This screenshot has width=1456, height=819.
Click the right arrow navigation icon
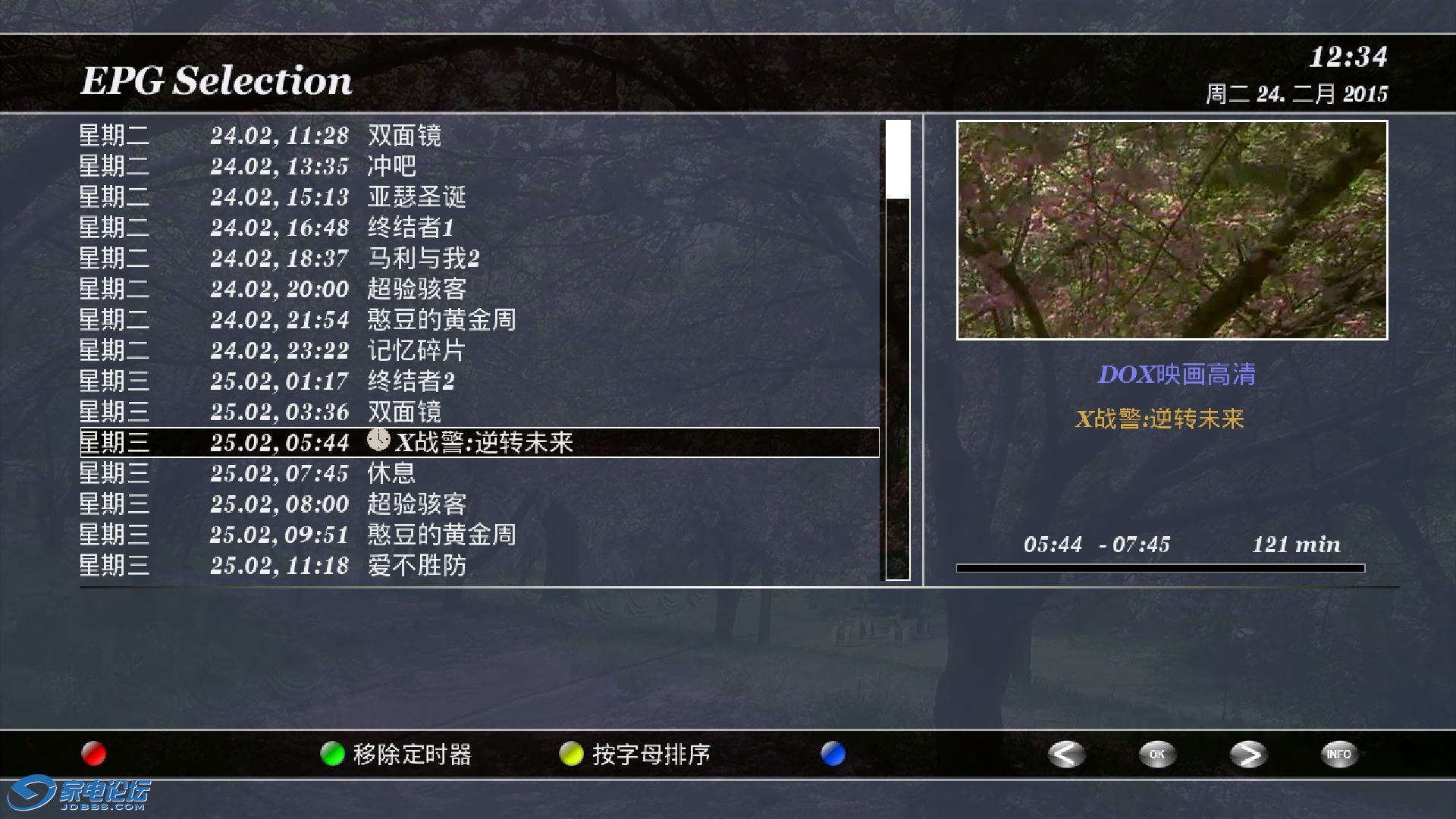coord(1247,755)
